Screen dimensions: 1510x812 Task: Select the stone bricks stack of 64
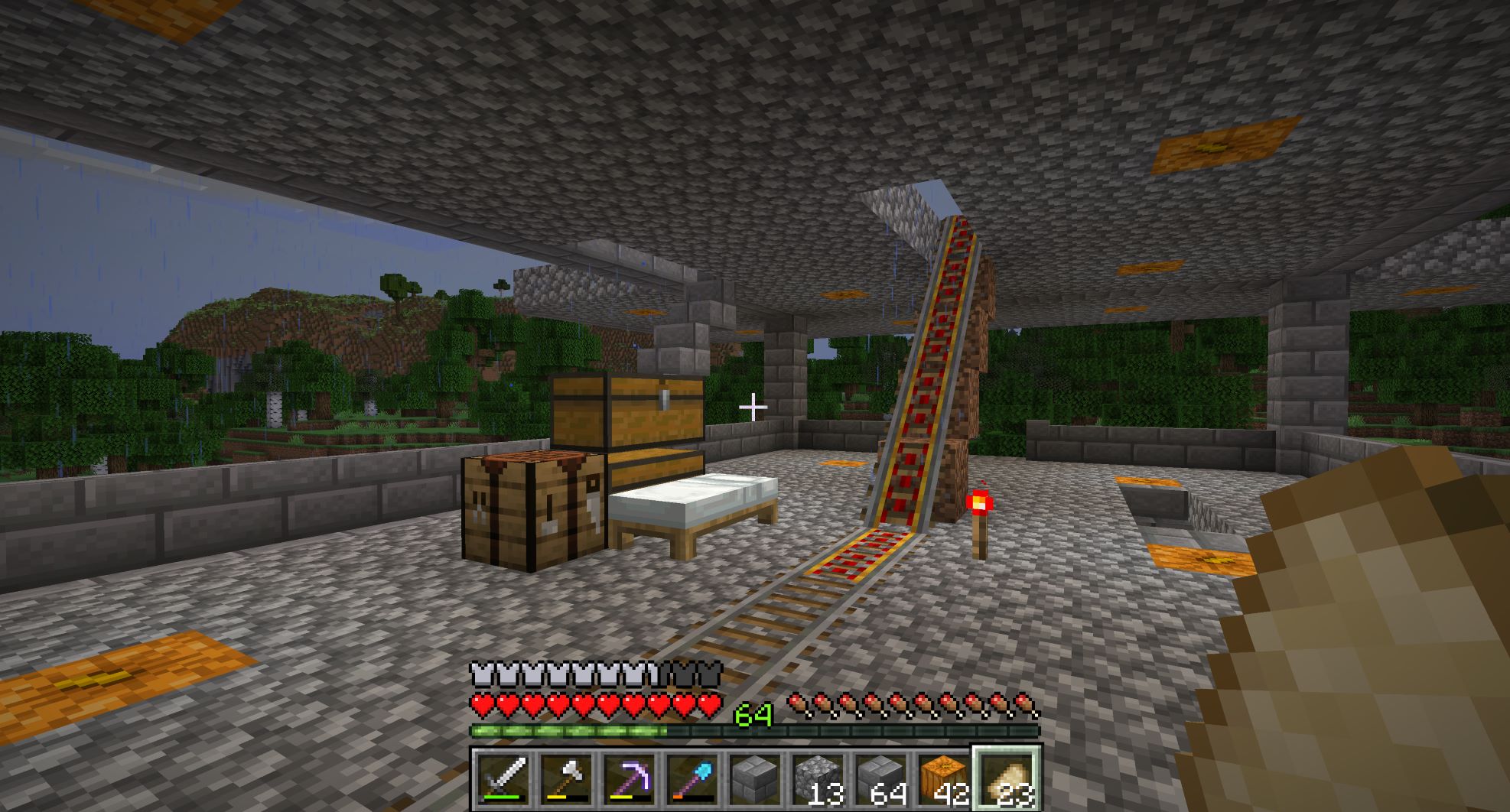[x=880, y=779]
